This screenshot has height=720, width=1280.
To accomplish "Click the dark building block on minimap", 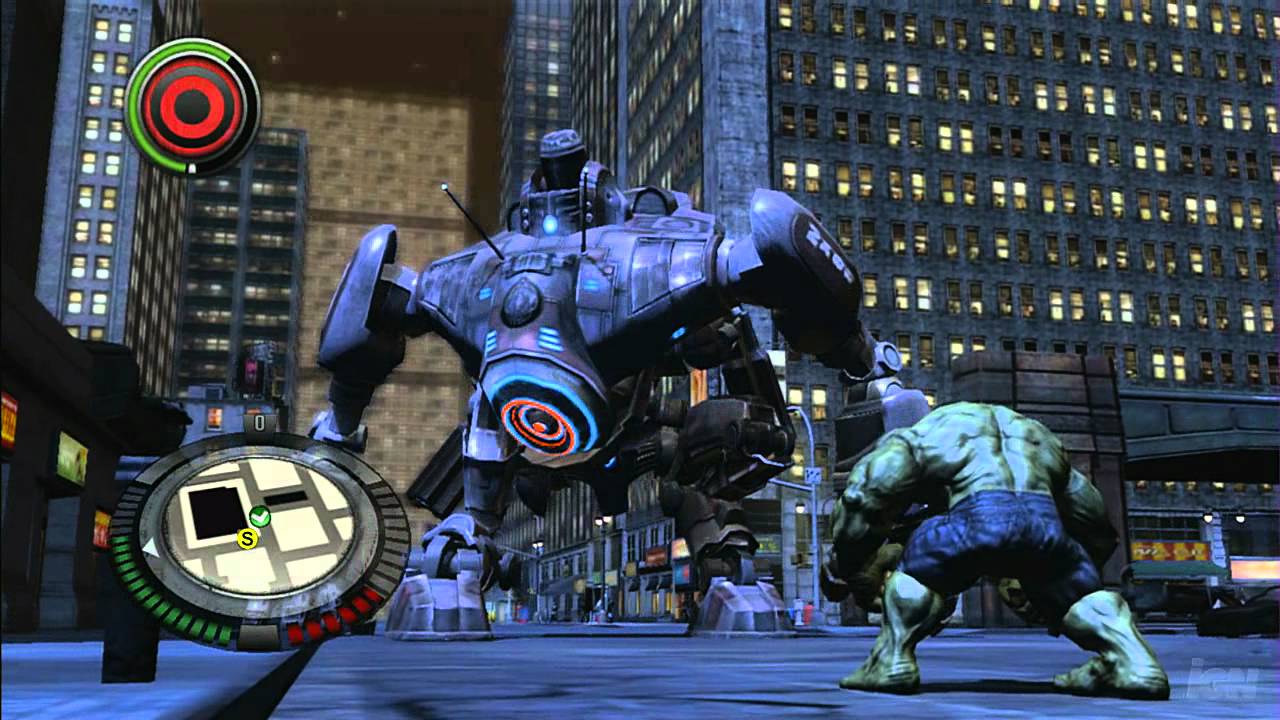I will (214, 513).
